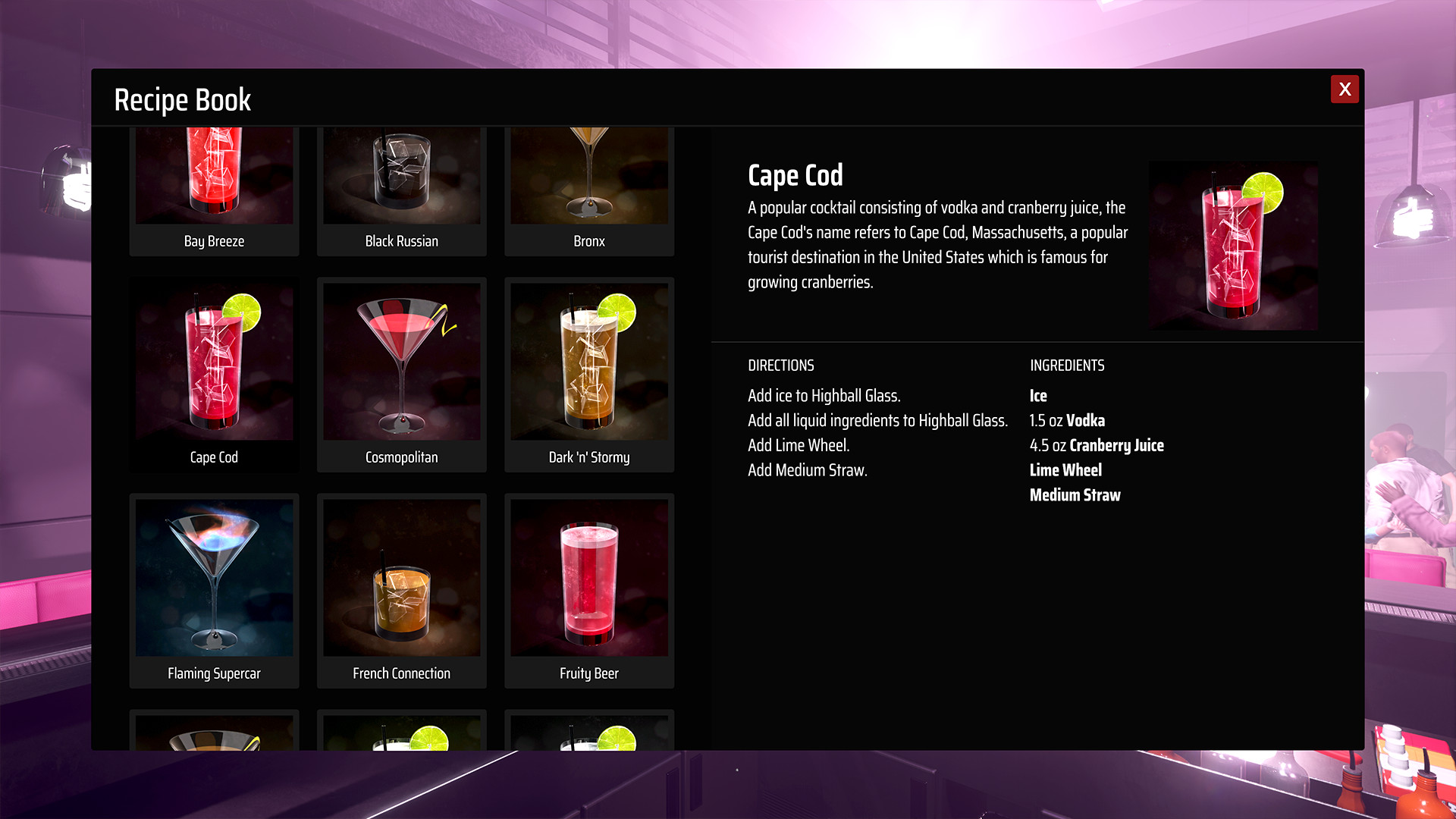
Task: Click the Cape Cod preview image
Action: point(1233,245)
